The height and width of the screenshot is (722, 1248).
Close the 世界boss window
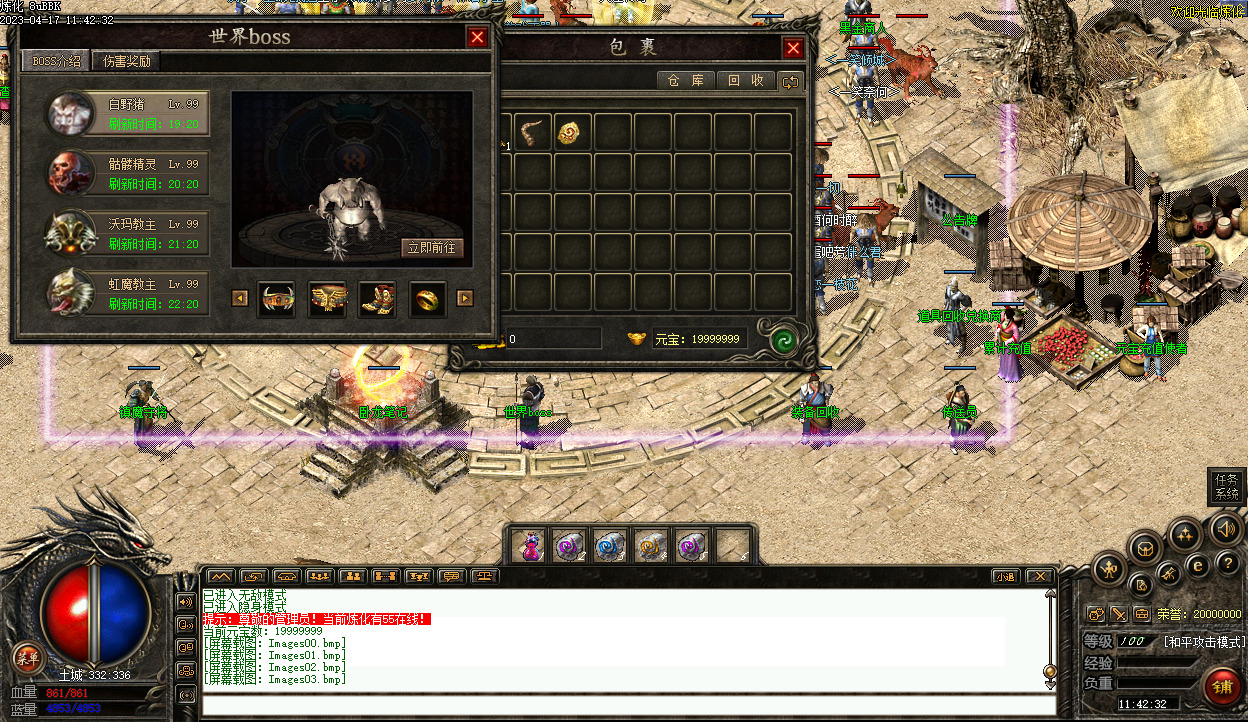pyautogui.click(x=478, y=38)
